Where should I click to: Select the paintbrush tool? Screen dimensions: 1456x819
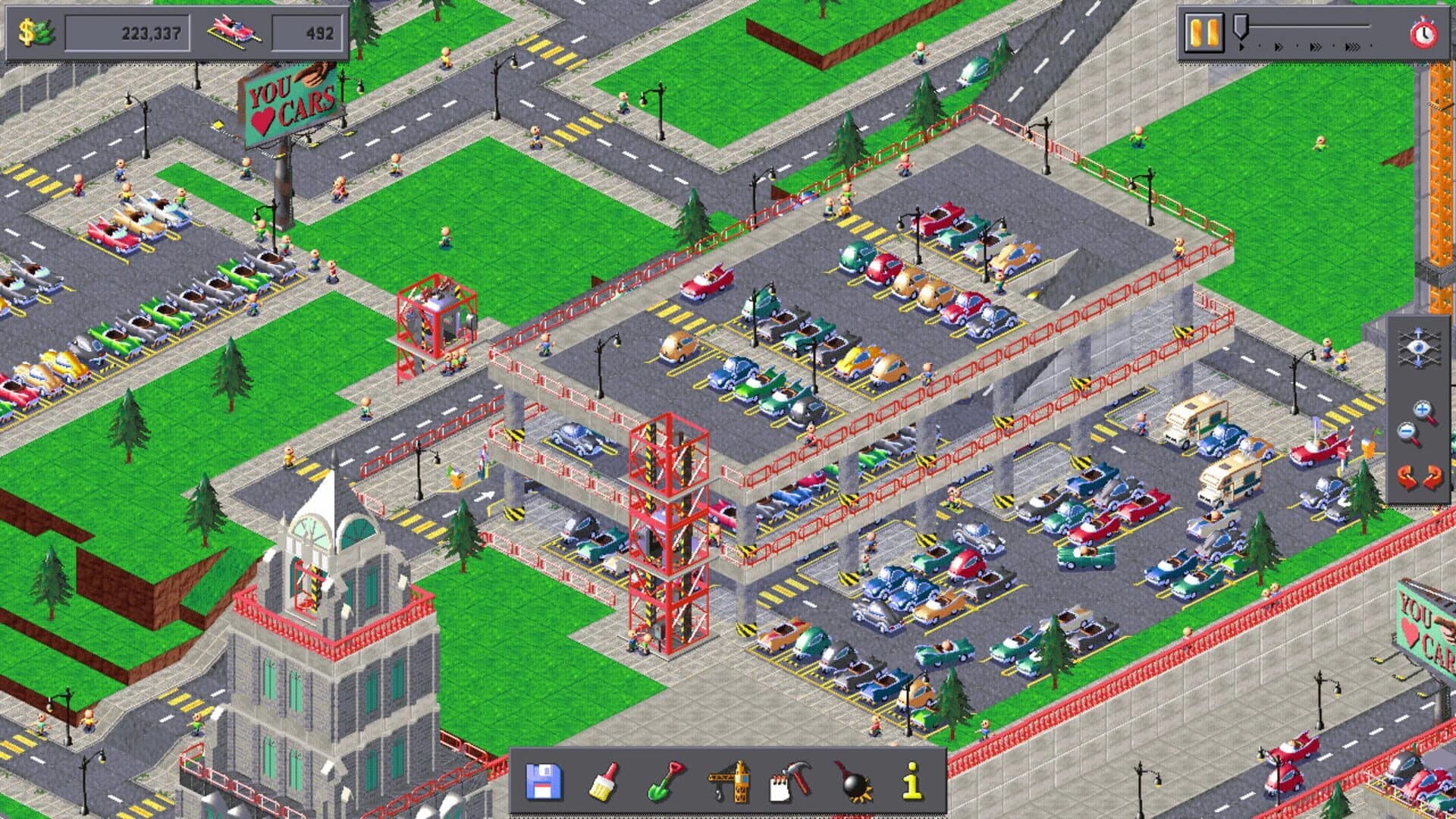click(x=604, y=781)
